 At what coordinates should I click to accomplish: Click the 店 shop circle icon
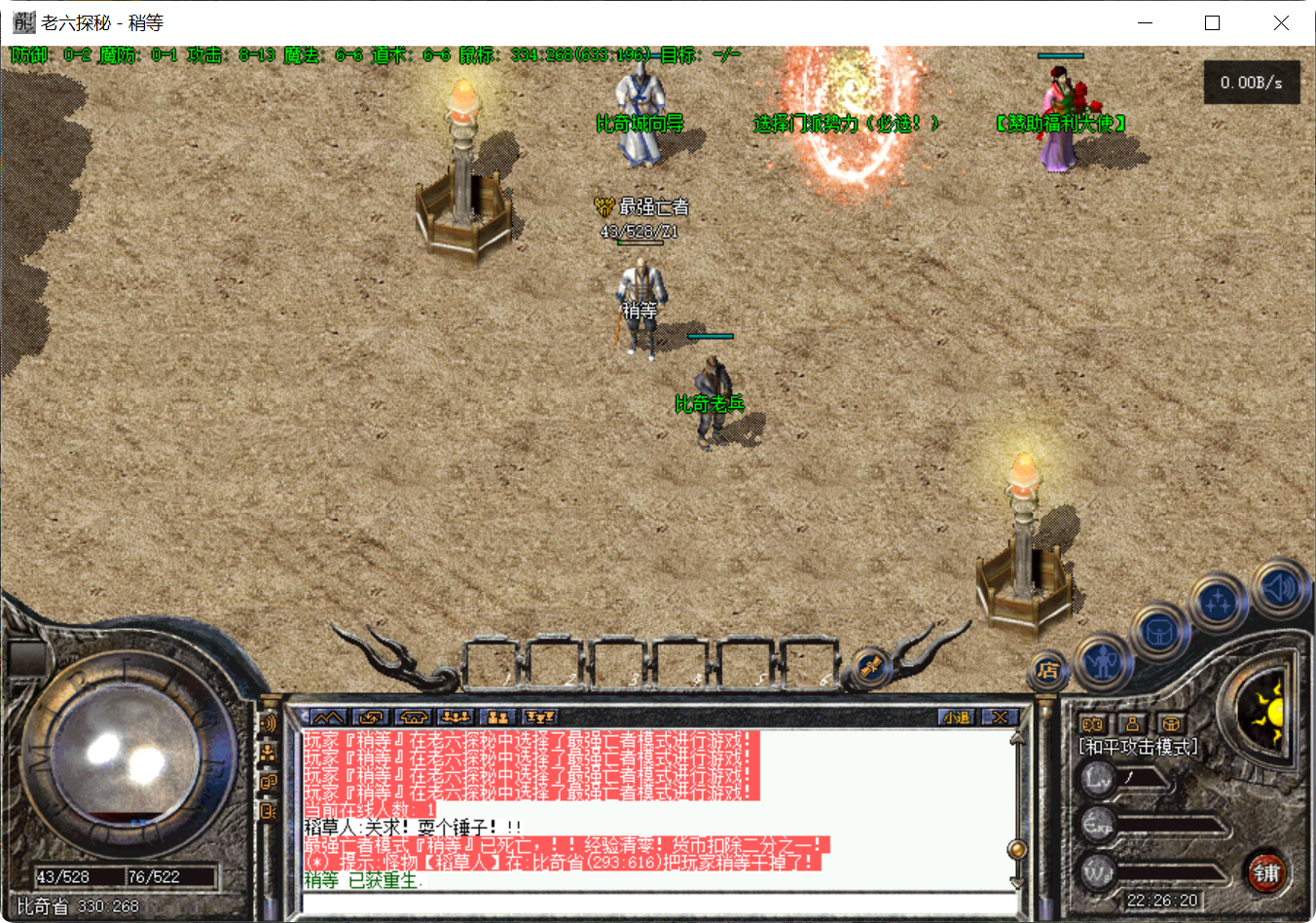1047,669
